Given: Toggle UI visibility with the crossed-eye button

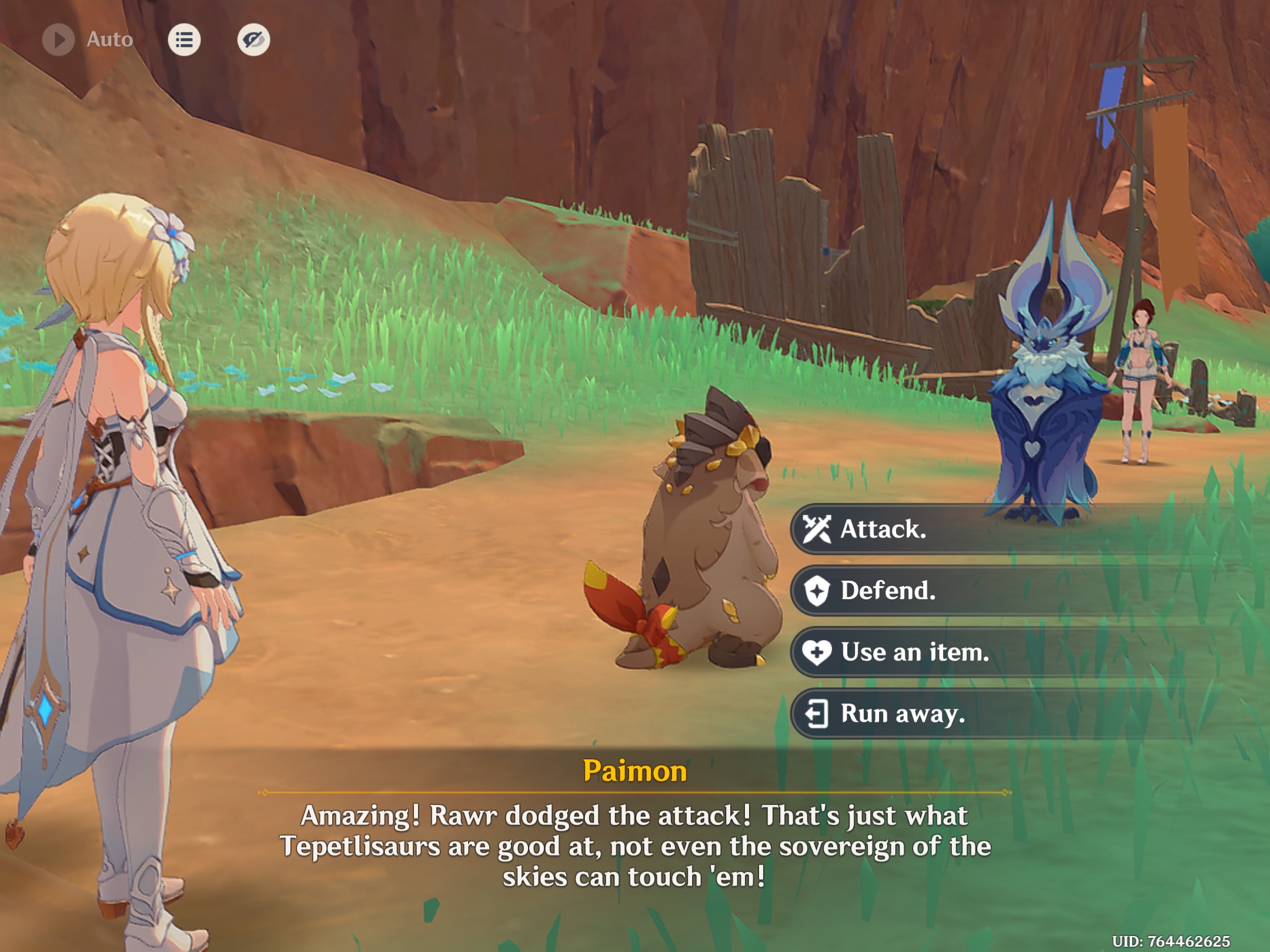Looking at the screenshot, I should (254, 40).
